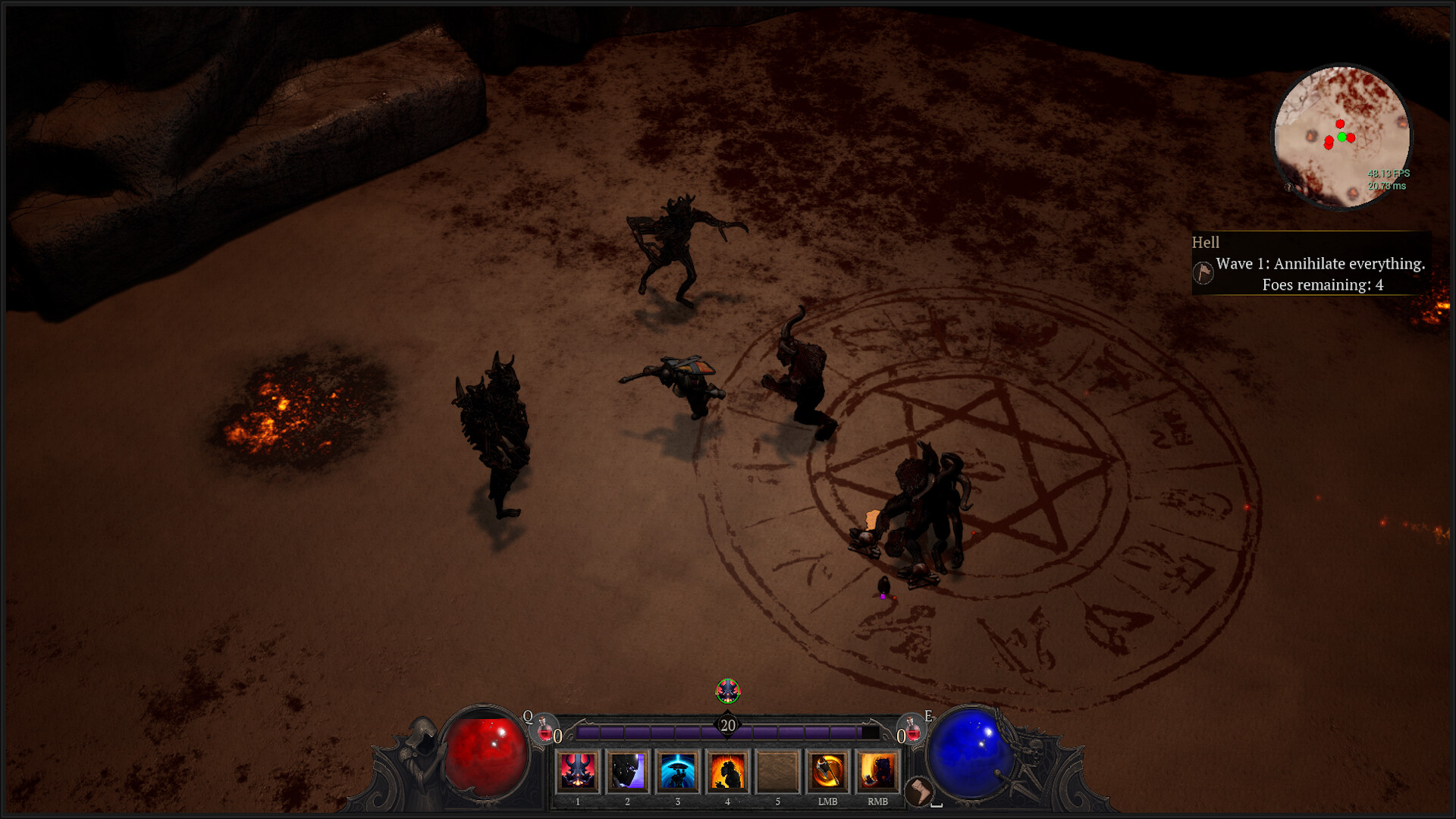Trigger the blue energy dome skill
Image resolution: width=1456 pixels, height=819 pixels.
tap(677, 771)
